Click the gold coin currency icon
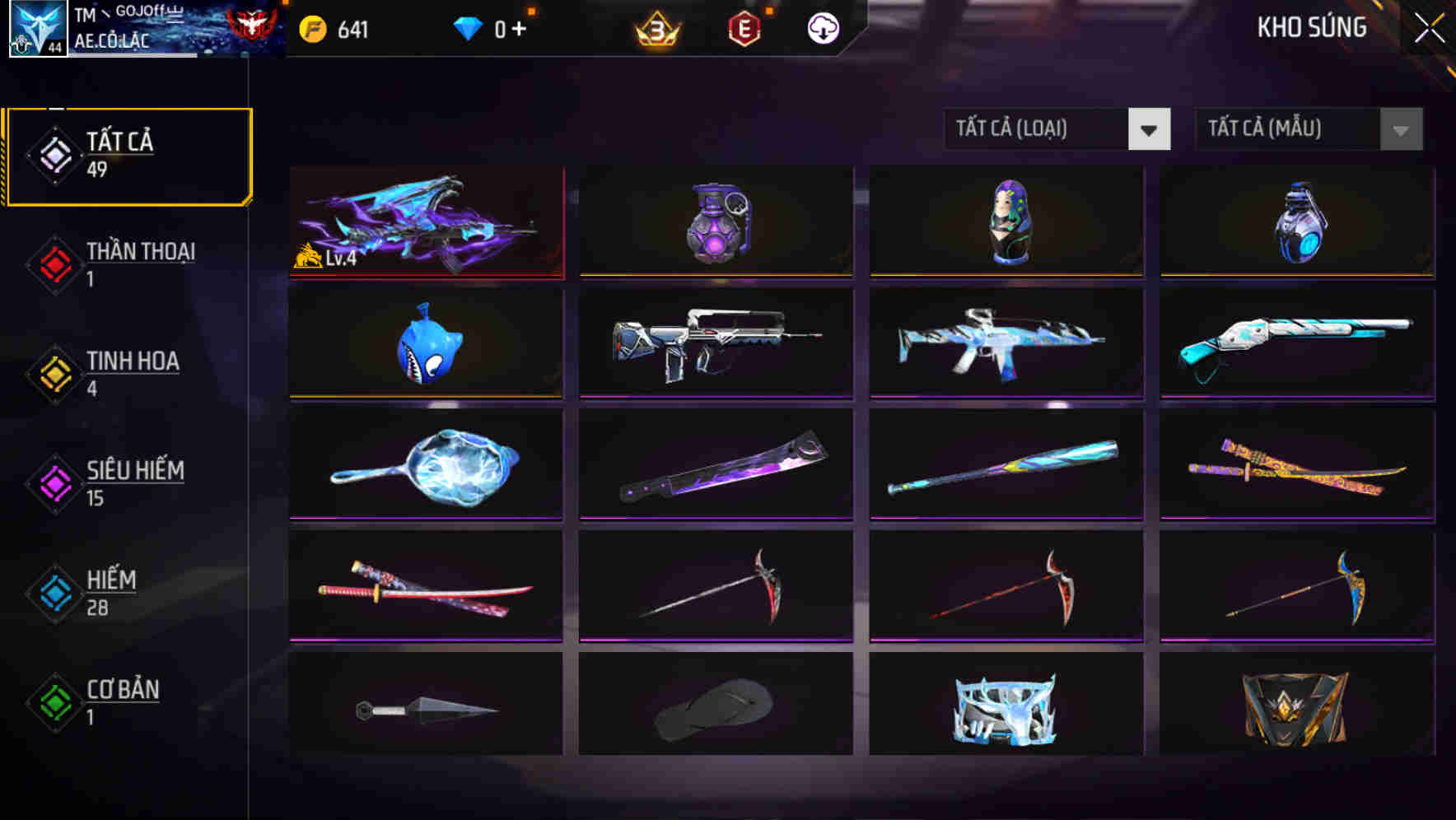 tap(311, 29)
